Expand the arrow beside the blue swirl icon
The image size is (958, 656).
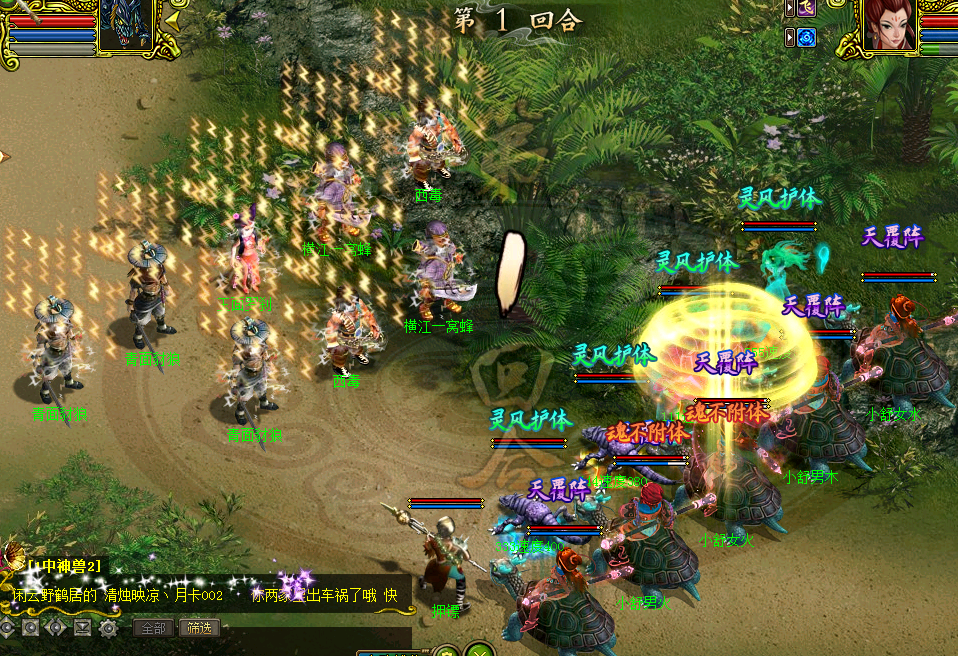pyautogui.click(x=790, y=38)
